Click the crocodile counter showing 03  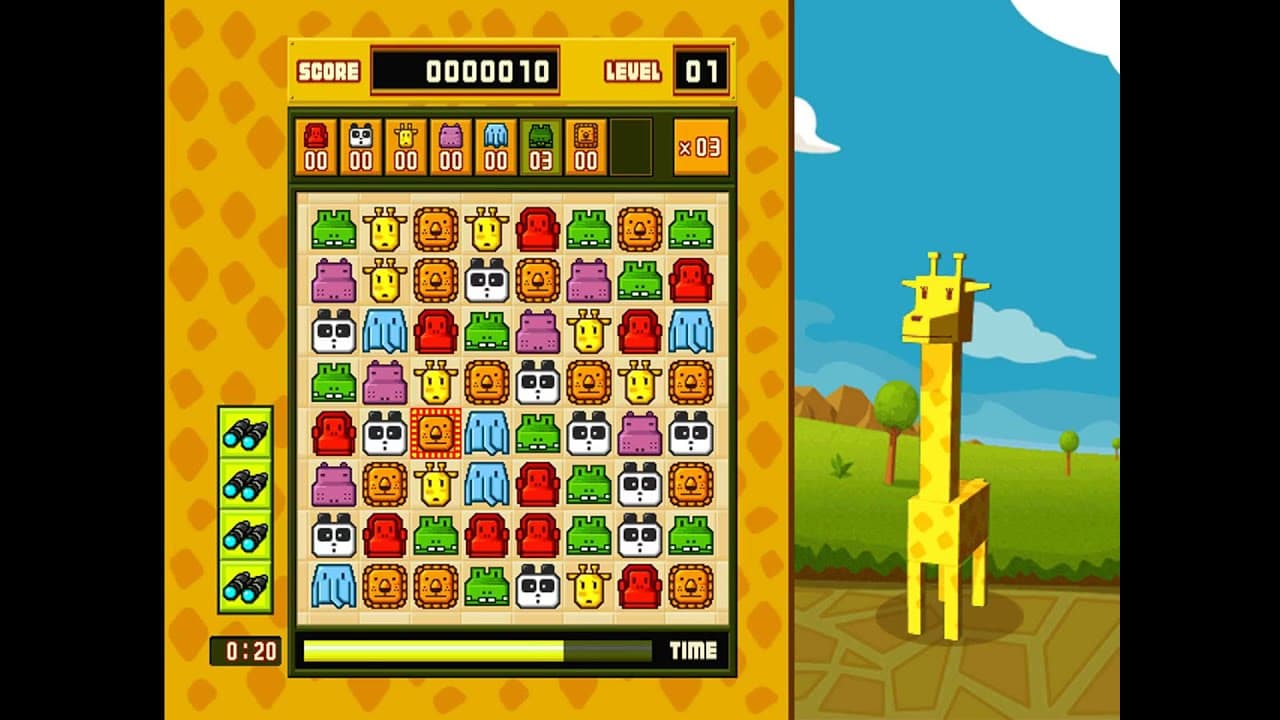[x=542, y=145]
